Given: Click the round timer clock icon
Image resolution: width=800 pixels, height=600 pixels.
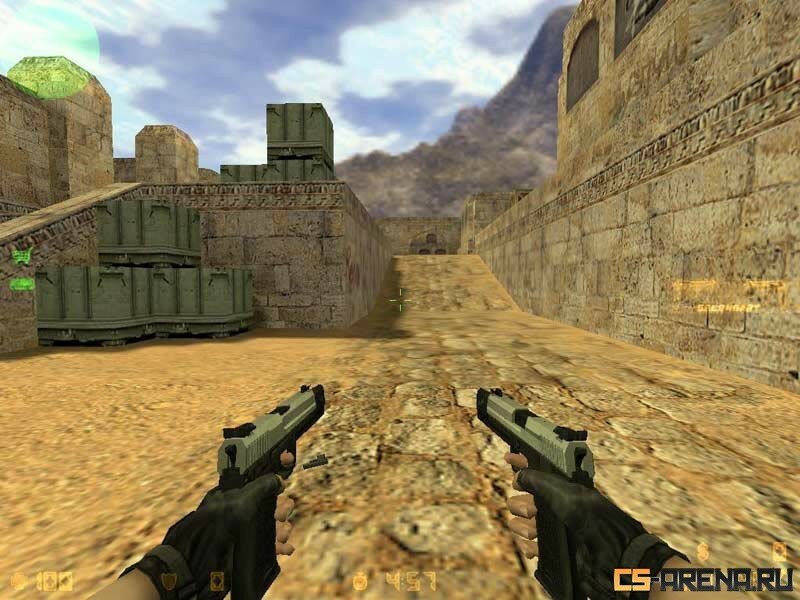Looking at the screenshot, I should click(360, 580).
